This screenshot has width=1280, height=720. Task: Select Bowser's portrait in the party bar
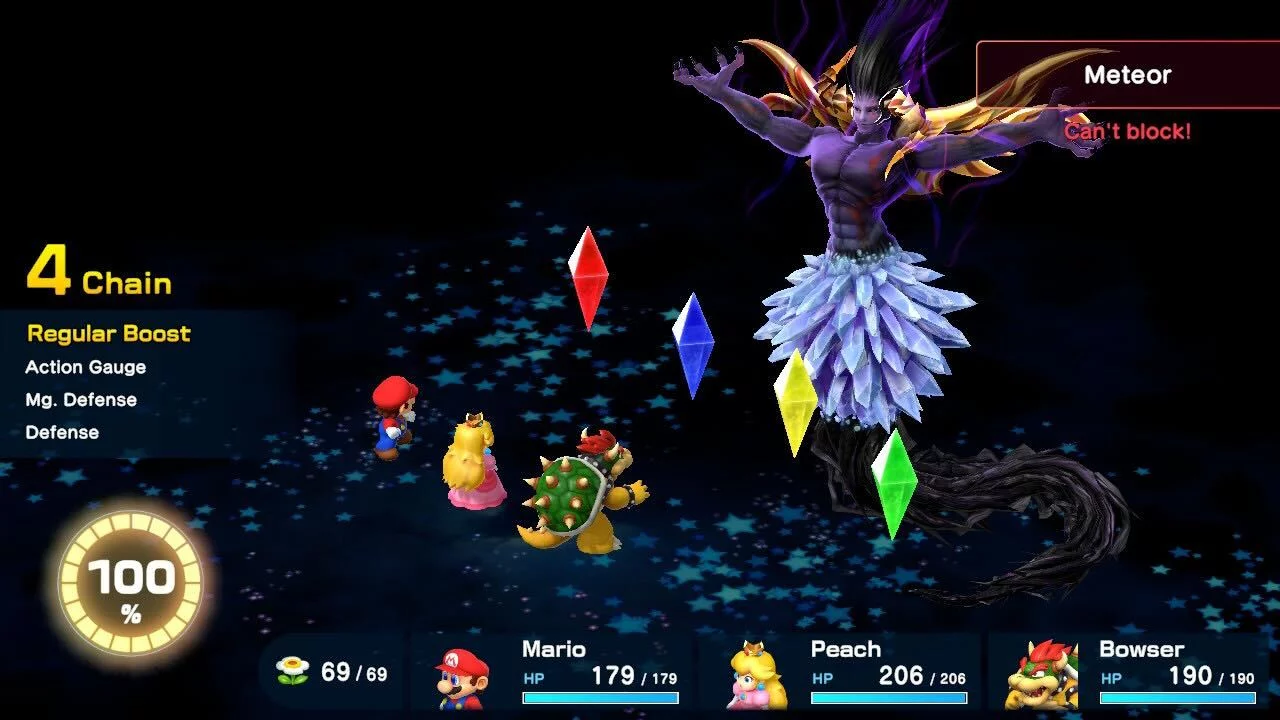[1041, 675]
